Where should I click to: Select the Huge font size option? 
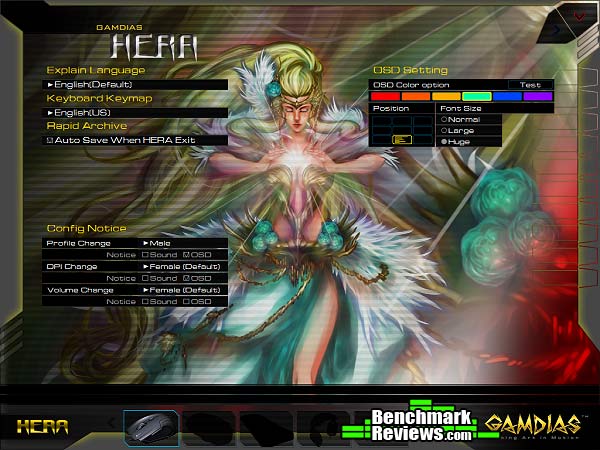(444, 142)
